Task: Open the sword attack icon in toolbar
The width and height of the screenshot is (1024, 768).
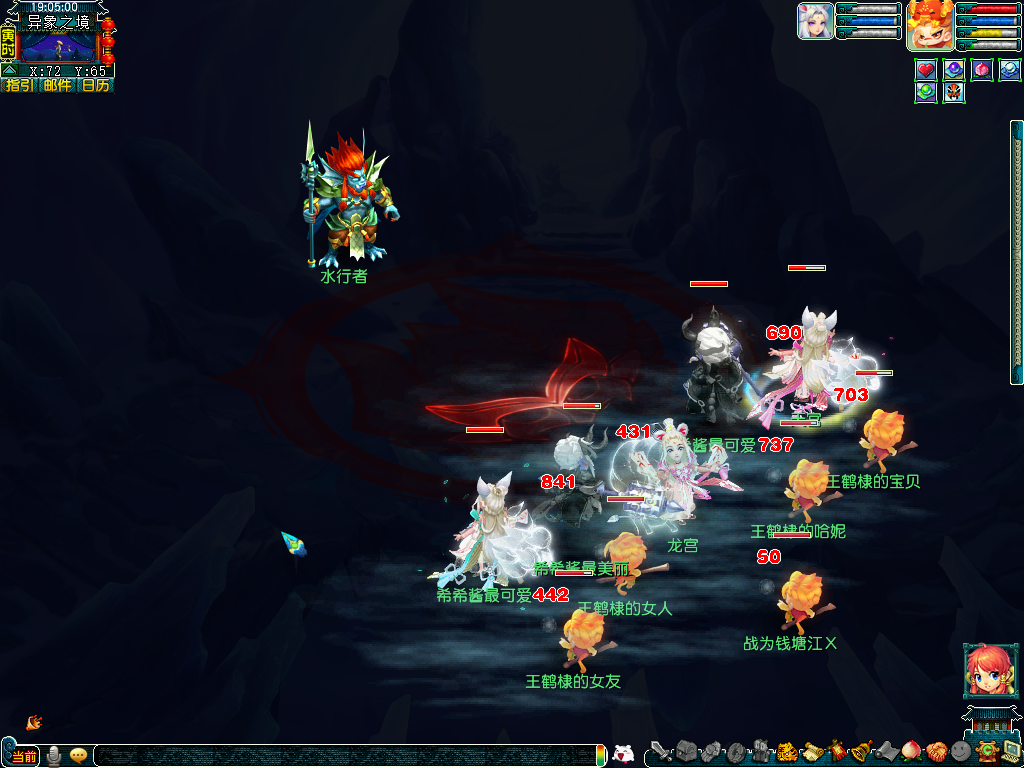Action: click(x=661, y=752)
